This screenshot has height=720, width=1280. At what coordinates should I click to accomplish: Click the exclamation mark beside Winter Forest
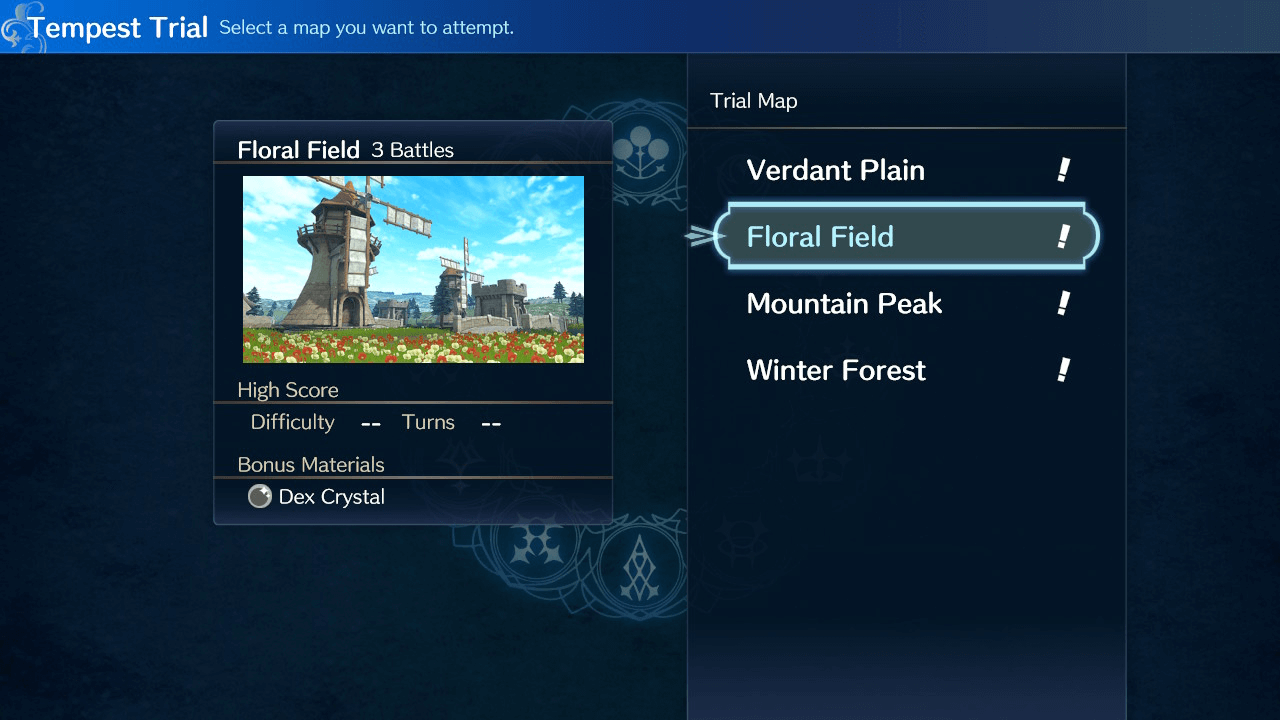click(x=1065, y=370)
